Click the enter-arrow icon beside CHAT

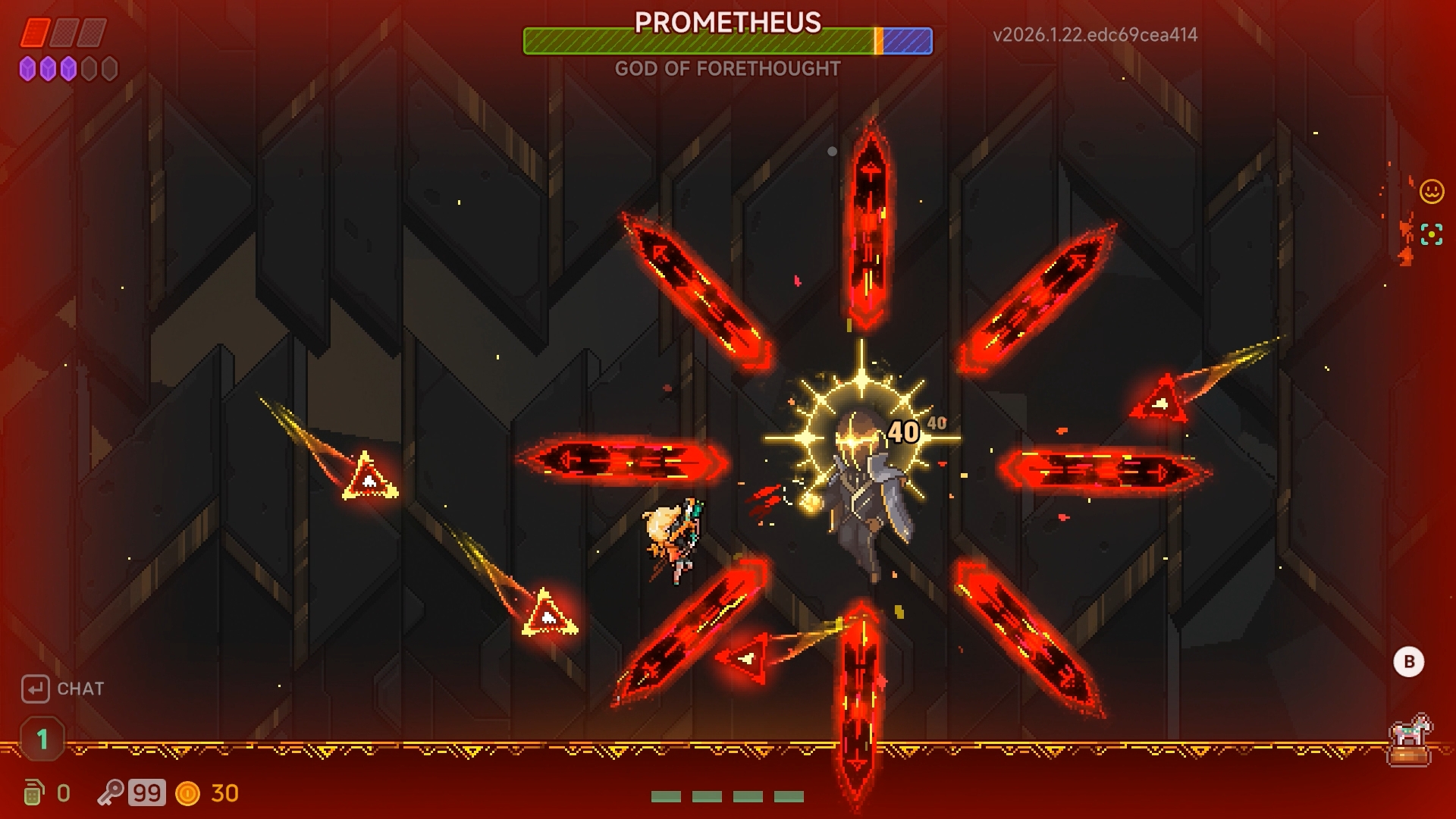click(35, 689)
